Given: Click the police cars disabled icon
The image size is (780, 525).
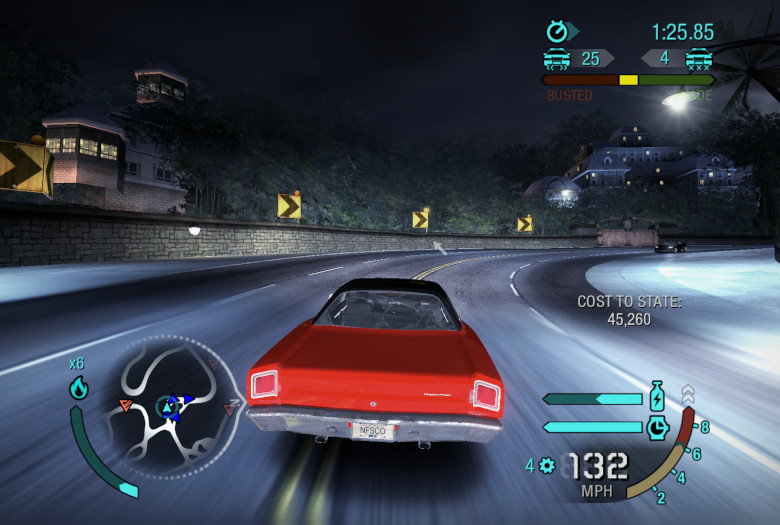Looking at the screenshot, I should click(698, 58).
